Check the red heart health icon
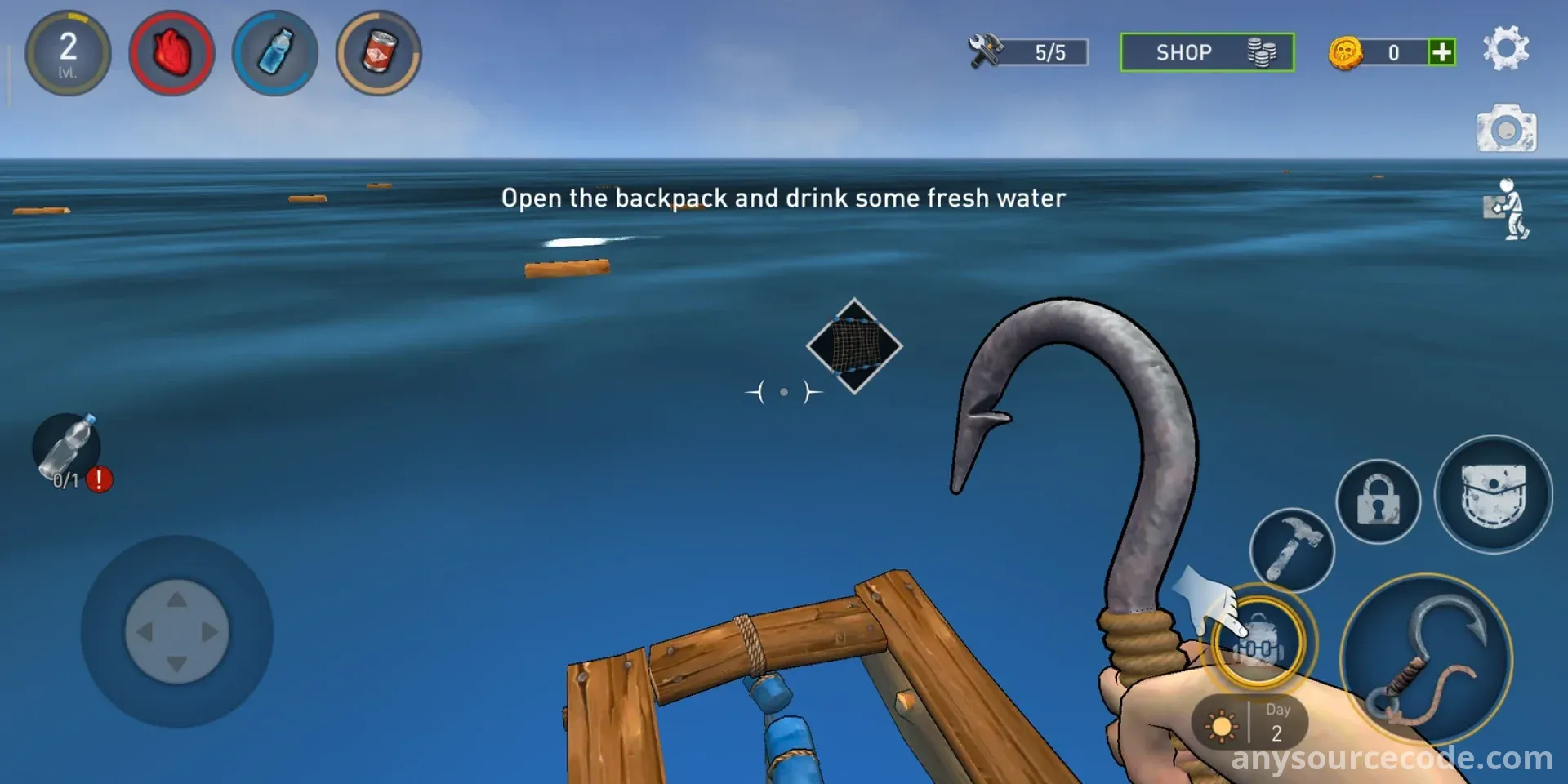1568x784 pixels. (171, 53)
